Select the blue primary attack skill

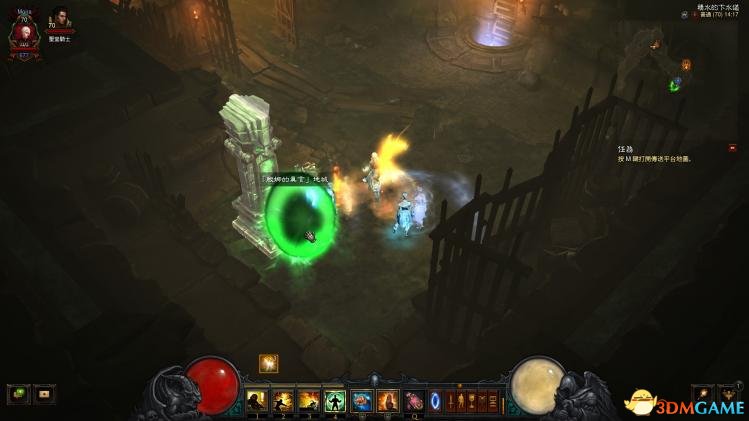361,401
